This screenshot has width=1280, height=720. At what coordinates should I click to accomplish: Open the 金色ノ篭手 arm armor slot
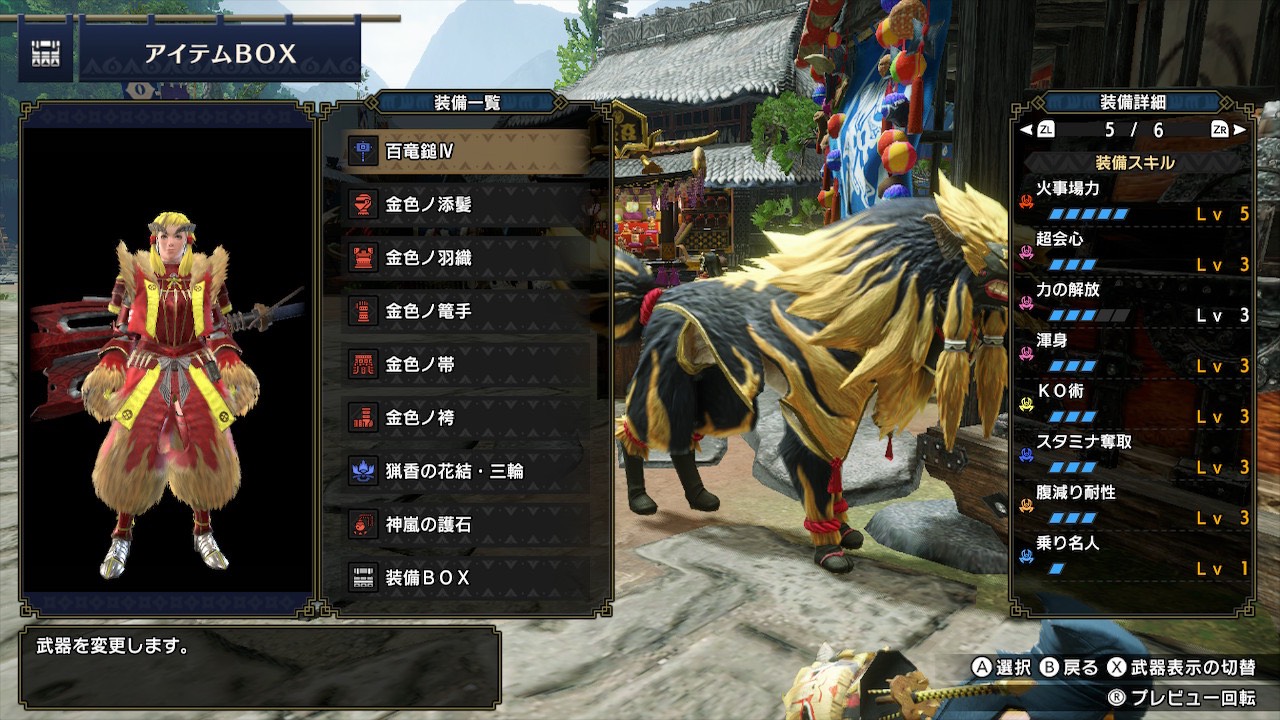click(x=466, y=311)
